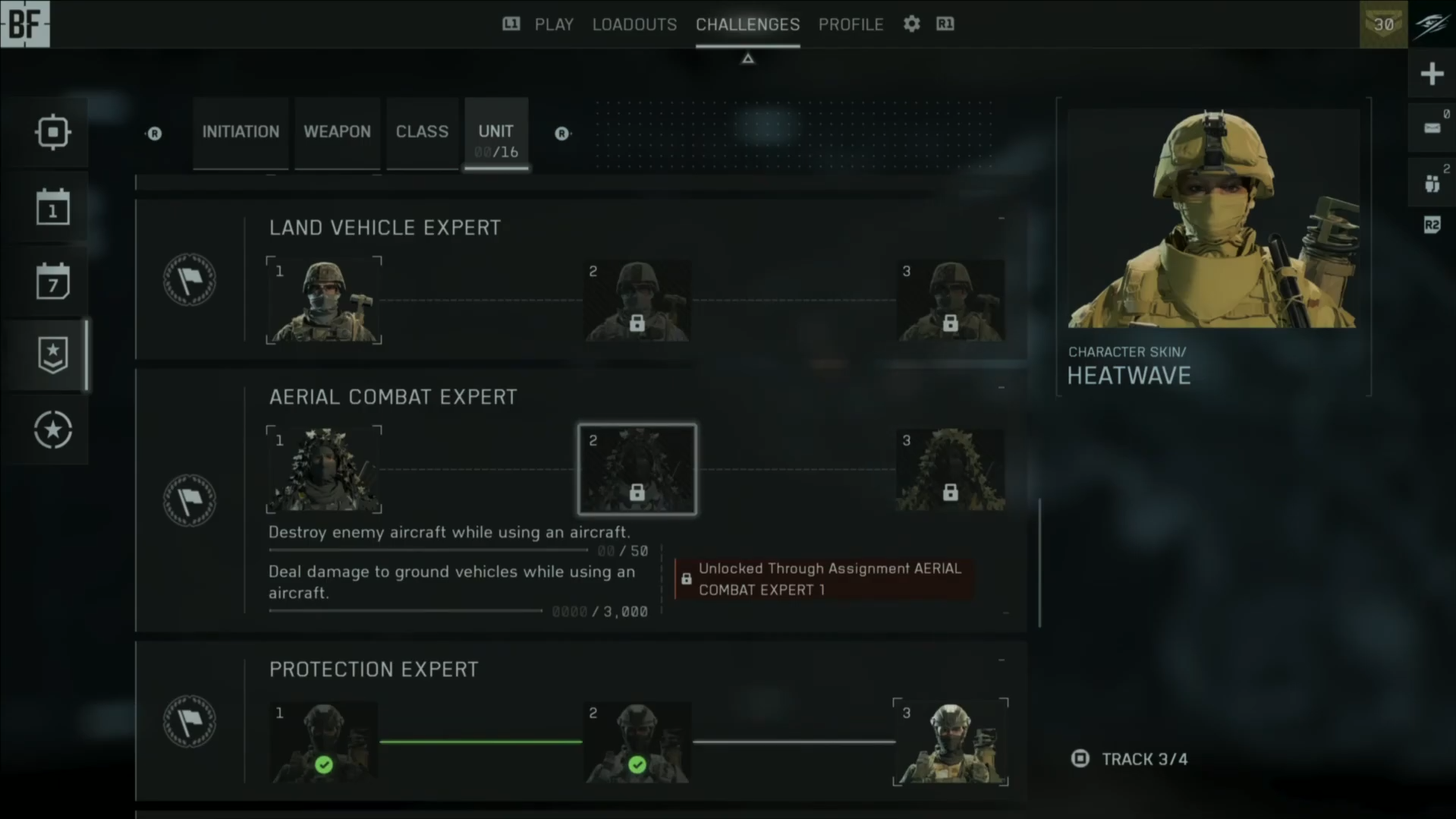1456x819 pixels.
Task: Select locked Aerial Combat Expert tier 3
Action: [950, 470]
